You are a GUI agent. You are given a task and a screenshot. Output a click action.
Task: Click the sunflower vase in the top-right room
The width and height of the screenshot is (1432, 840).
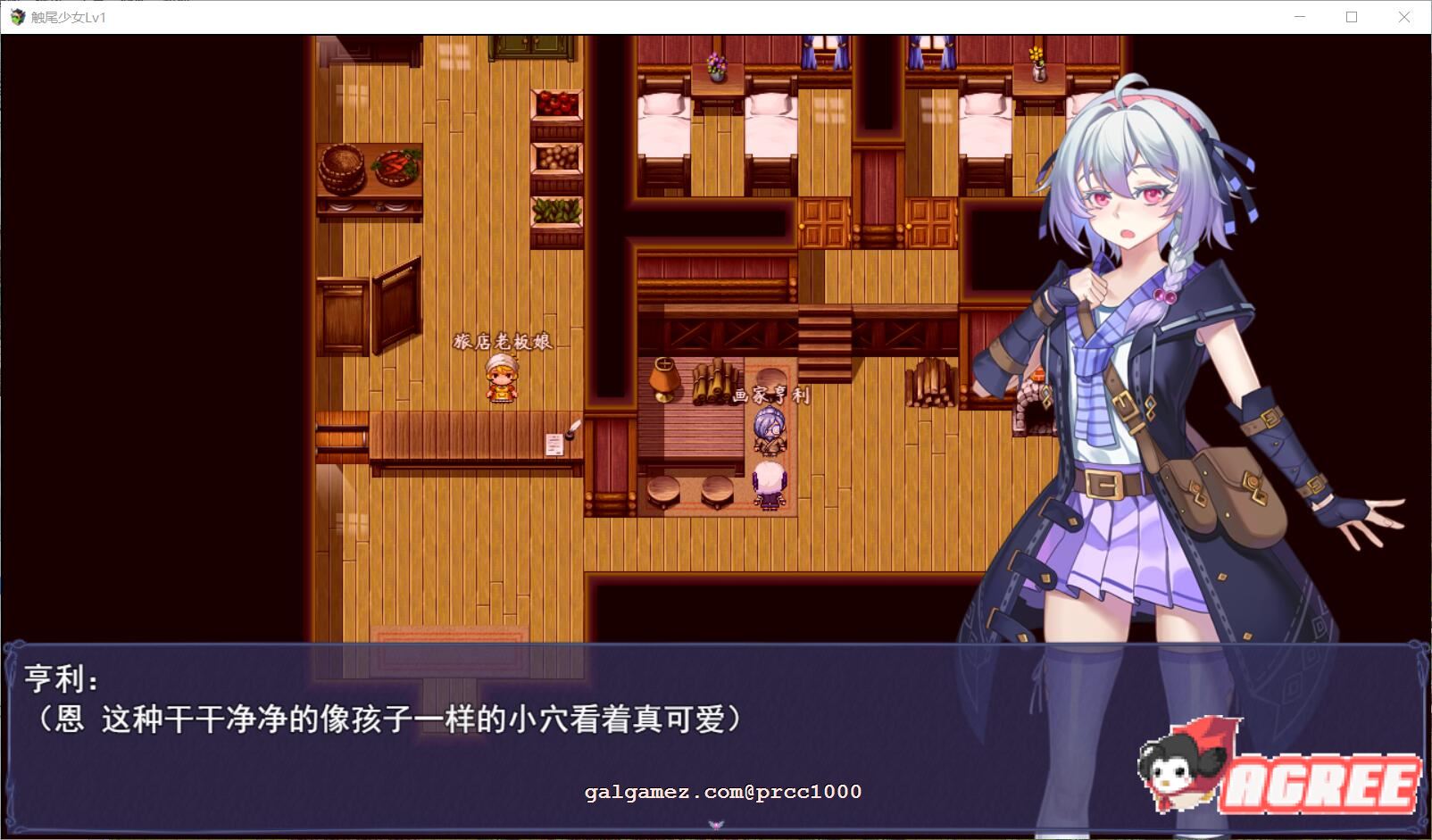tap(1036, 61)
